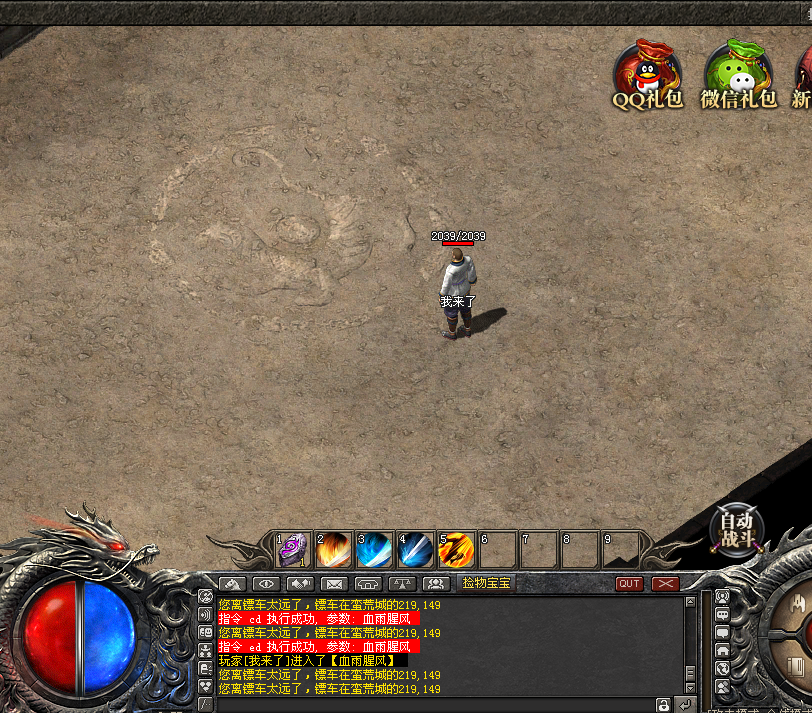
Task: Activate the blue crescent skill in slot 3
Action: coord(374,549)
